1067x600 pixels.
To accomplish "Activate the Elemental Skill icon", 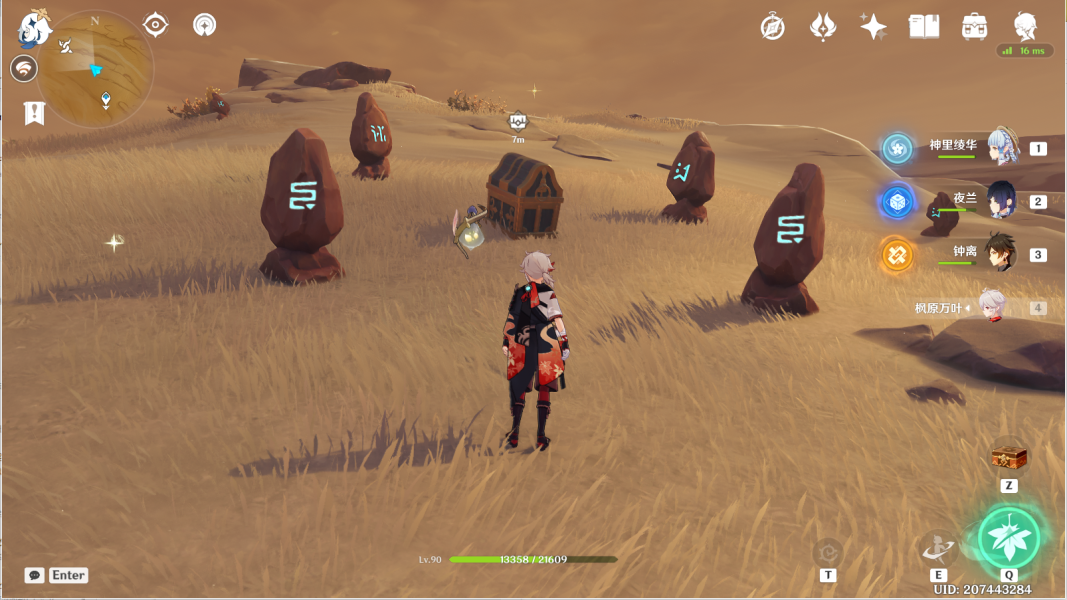I will [938, 546].
